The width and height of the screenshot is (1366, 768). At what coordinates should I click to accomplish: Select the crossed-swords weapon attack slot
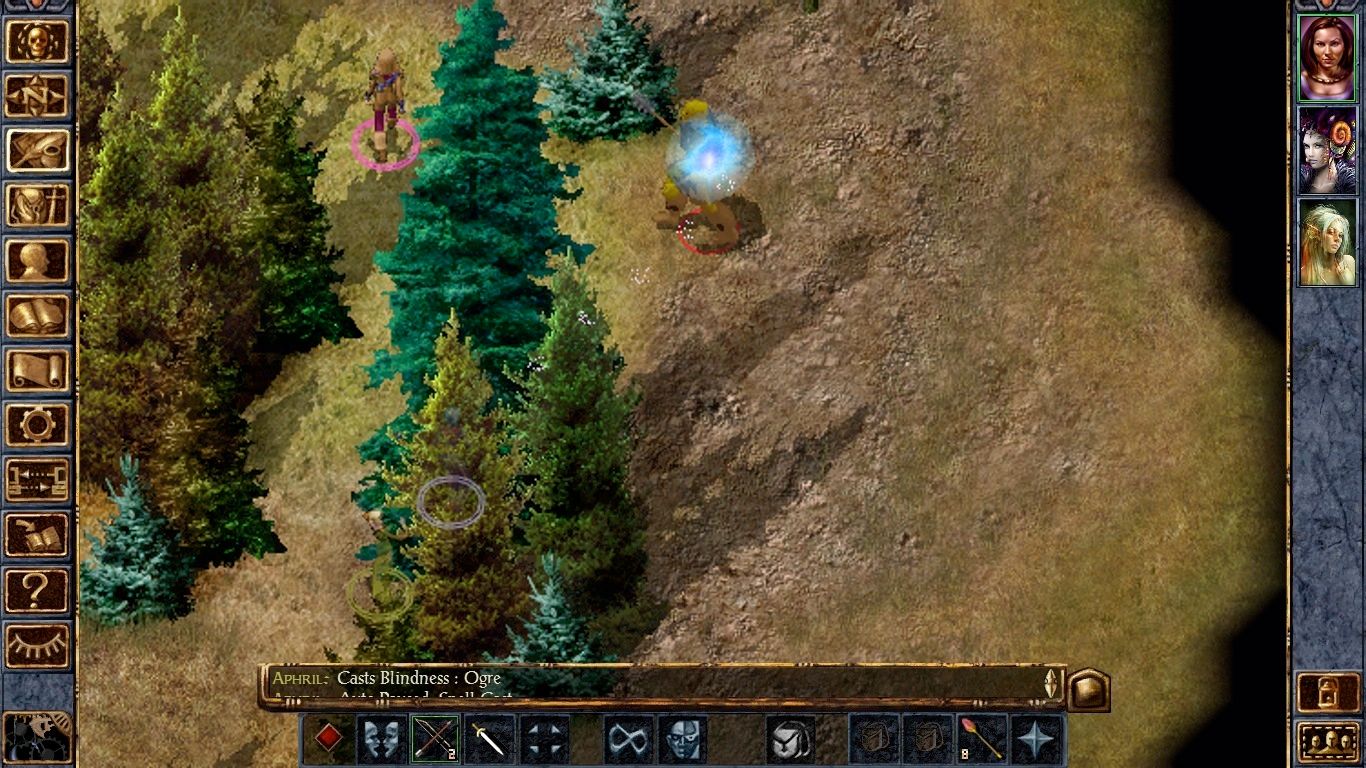click(434, 740)
